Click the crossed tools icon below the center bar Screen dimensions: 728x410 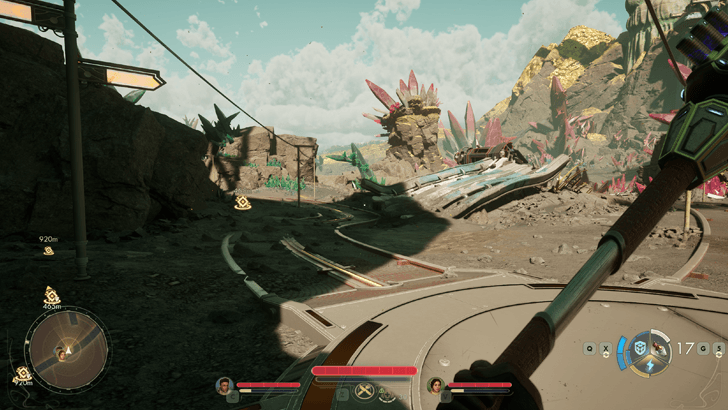(364, 392)
